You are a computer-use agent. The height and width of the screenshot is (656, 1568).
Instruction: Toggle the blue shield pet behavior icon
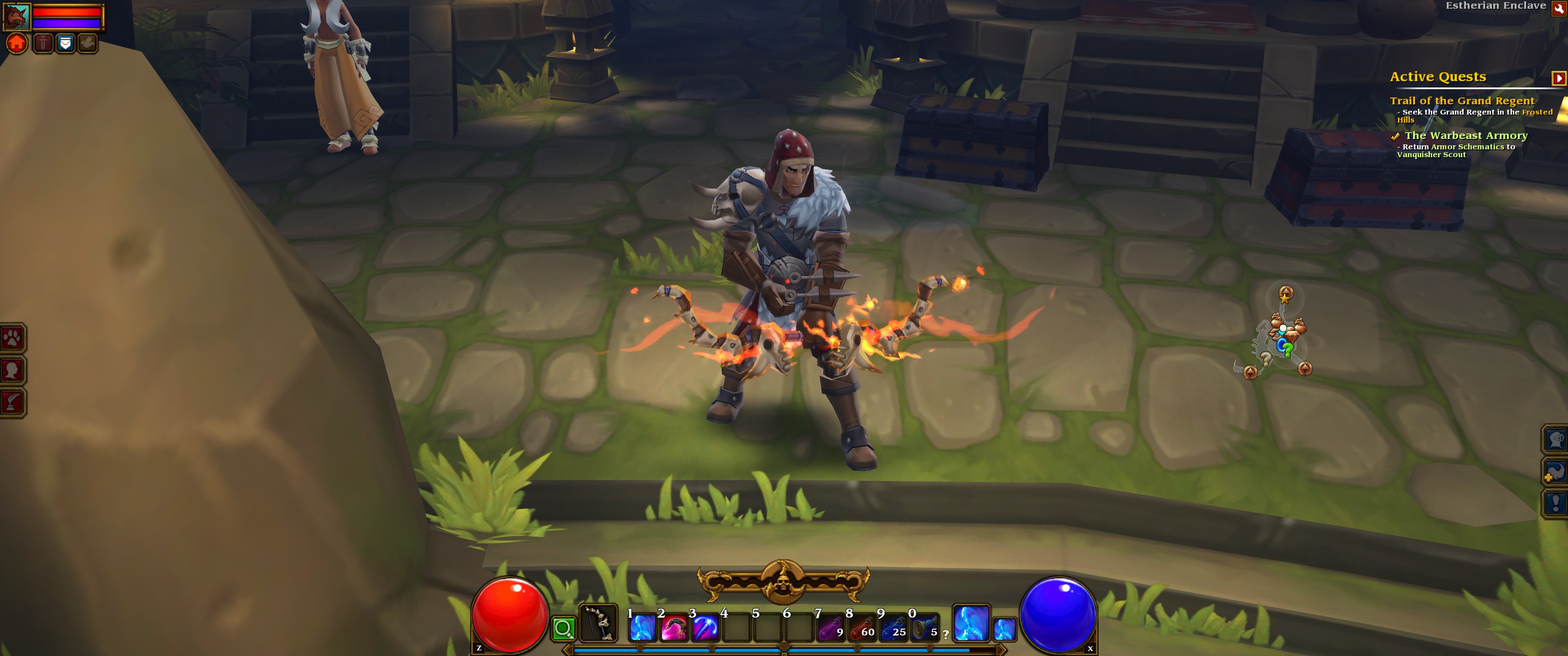point(65,43)
